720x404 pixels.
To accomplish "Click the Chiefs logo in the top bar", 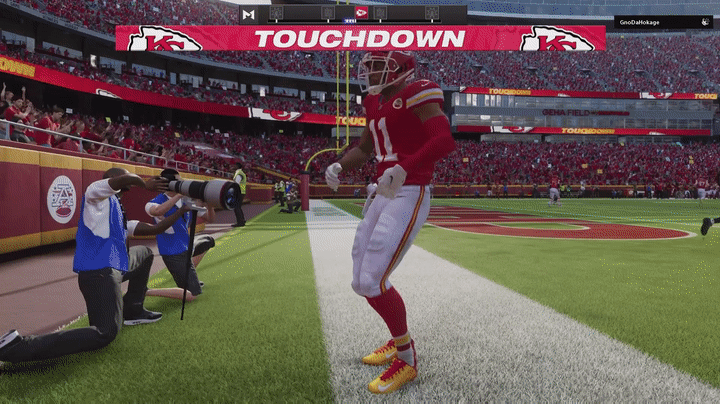I will 361,13.
